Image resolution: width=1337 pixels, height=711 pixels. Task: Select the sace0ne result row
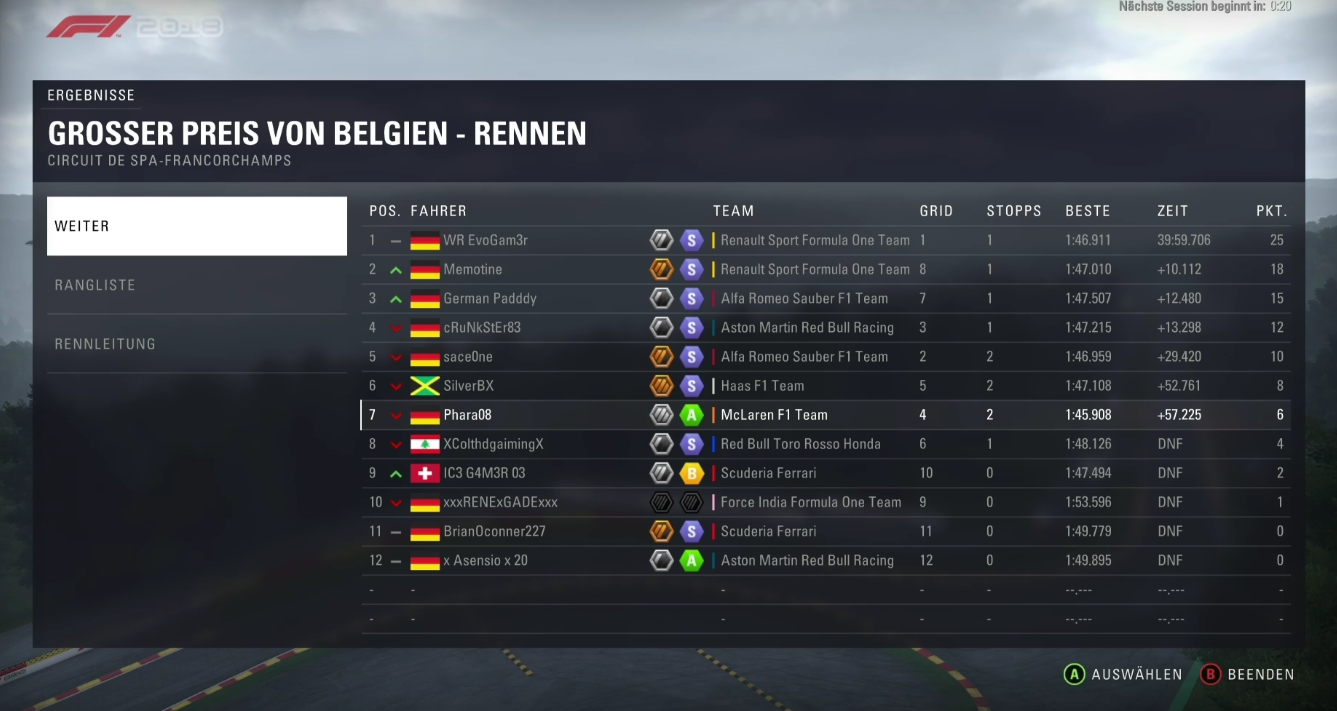pos(825,356)
